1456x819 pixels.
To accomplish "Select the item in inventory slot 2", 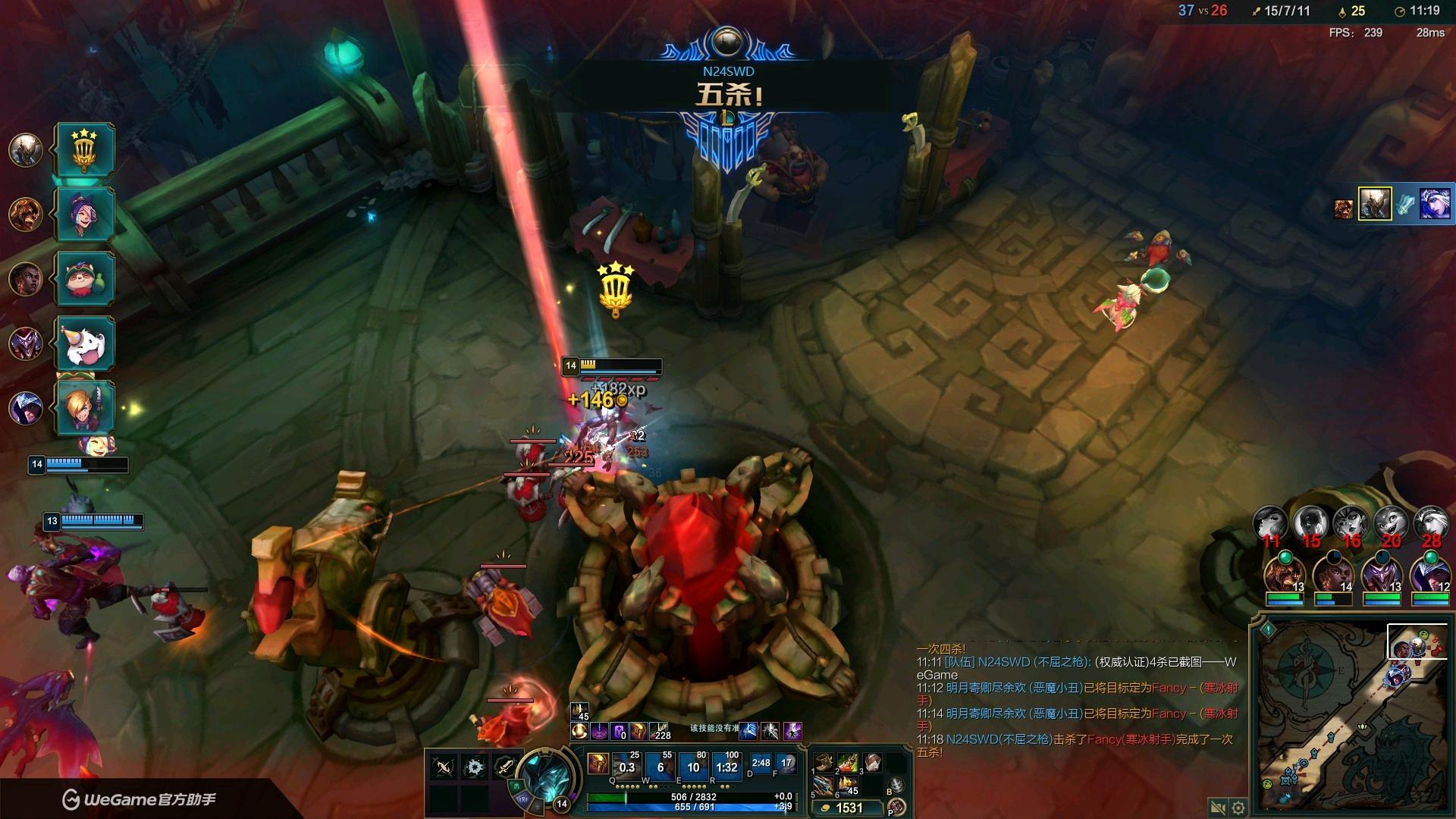I will click(848, 762).
